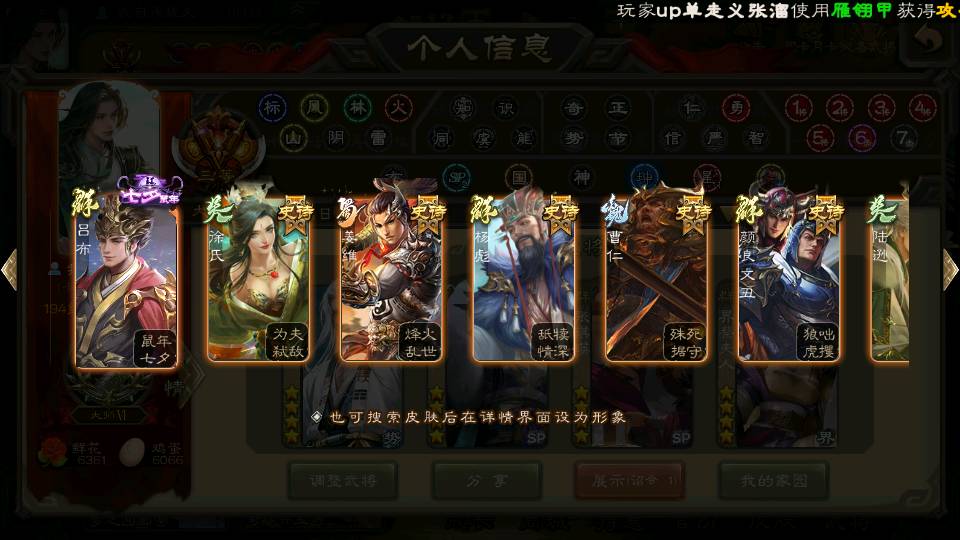Viewport: 960px width, 540px height.
Task: Select the 颜良文丑 狼咄虎搏 skin card
Action: pos(790,280)
